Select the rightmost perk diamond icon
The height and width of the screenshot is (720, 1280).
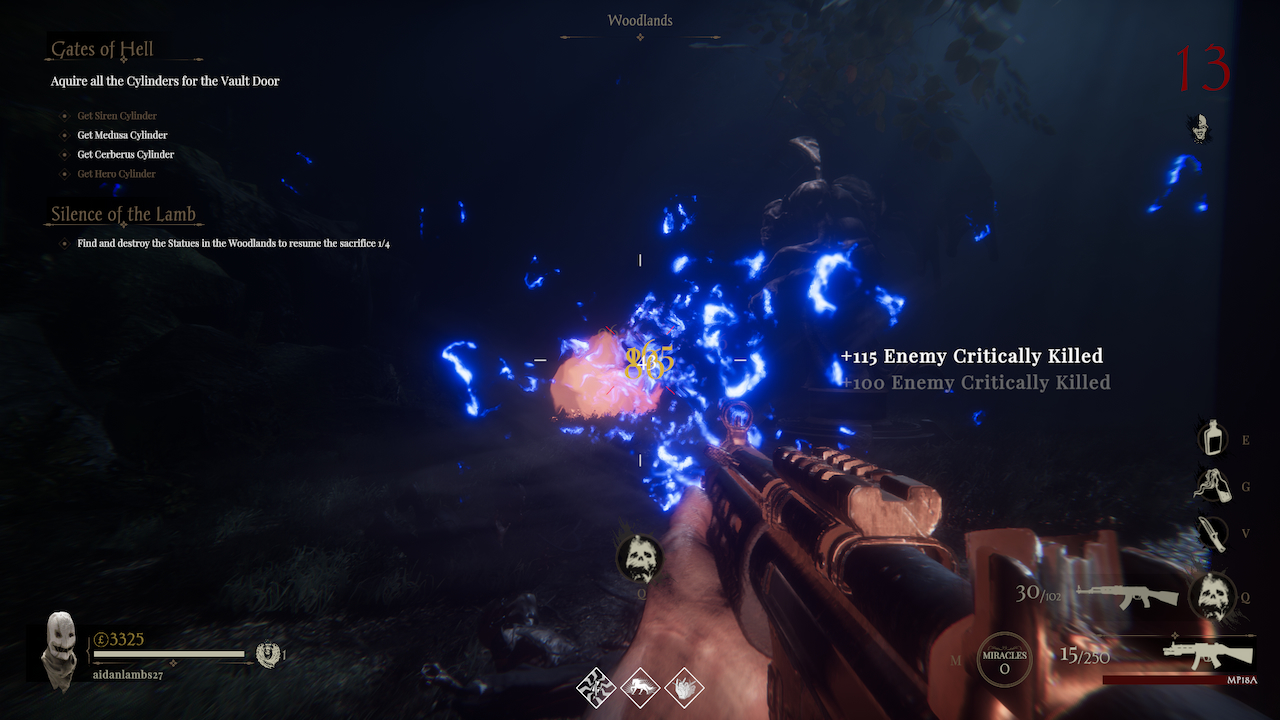pos(684,687)
